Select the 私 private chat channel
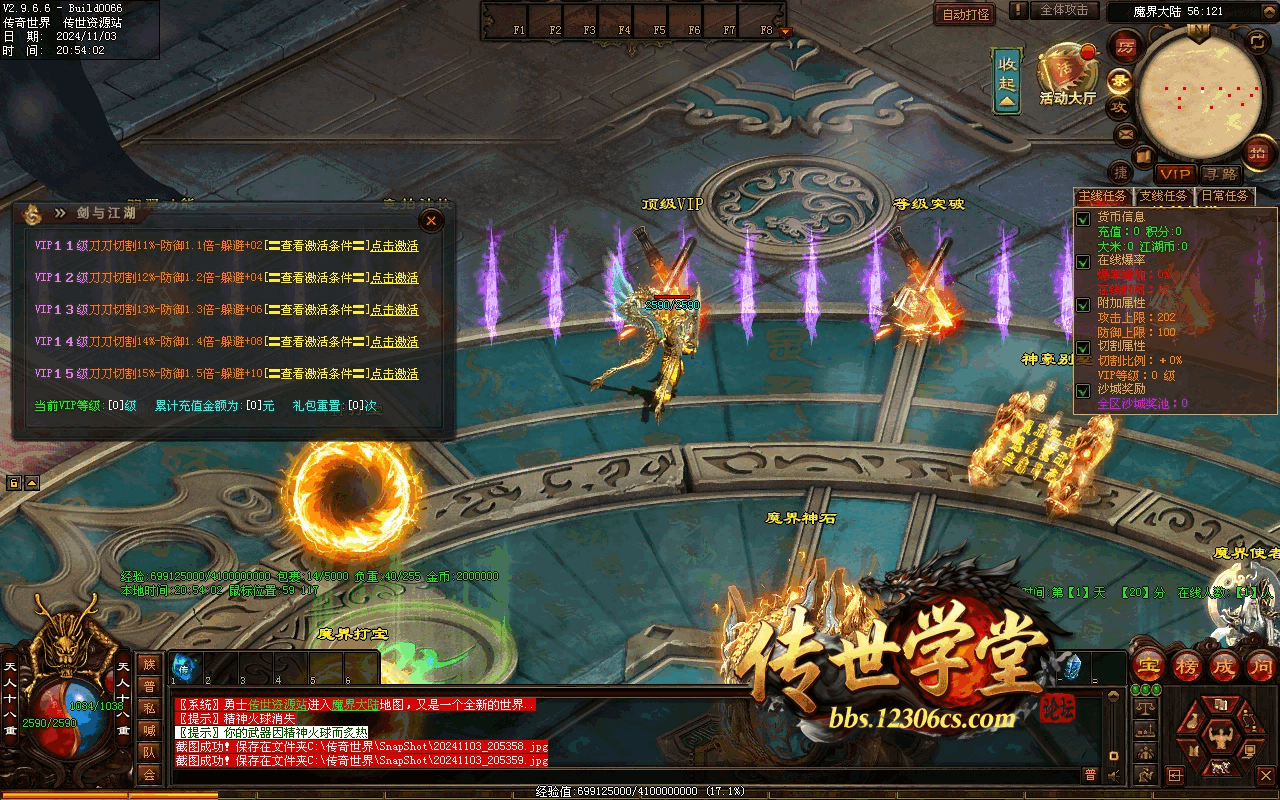The image size is (1280, 800). pos(149,708)
